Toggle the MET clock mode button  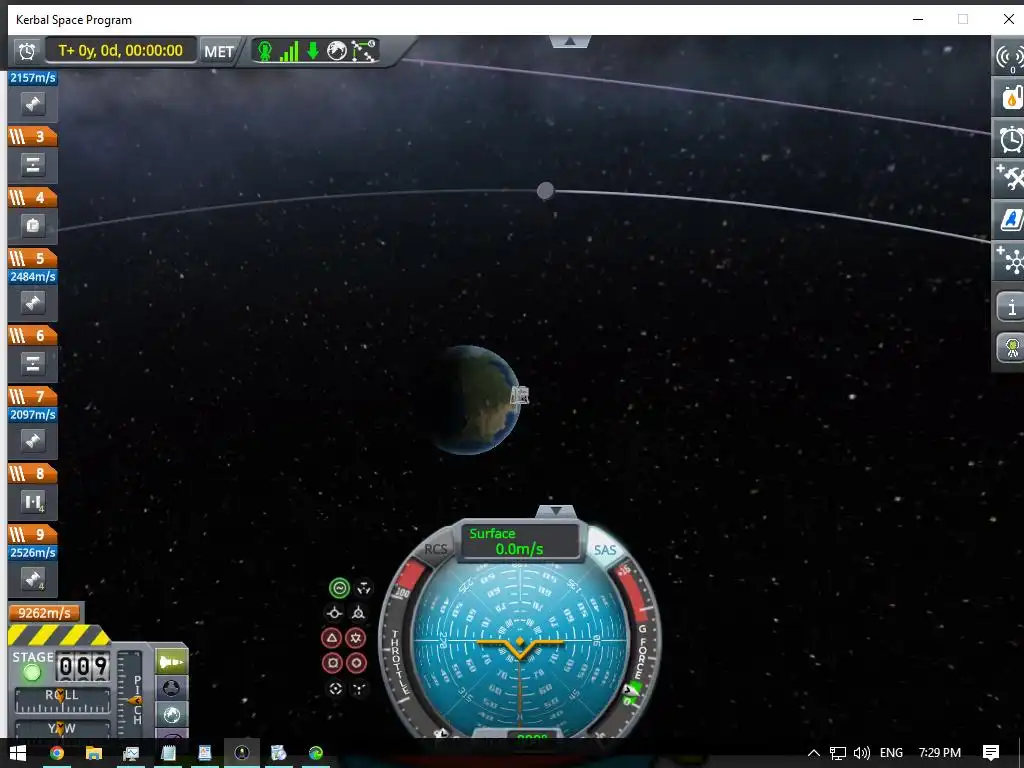tap(219, 51)
